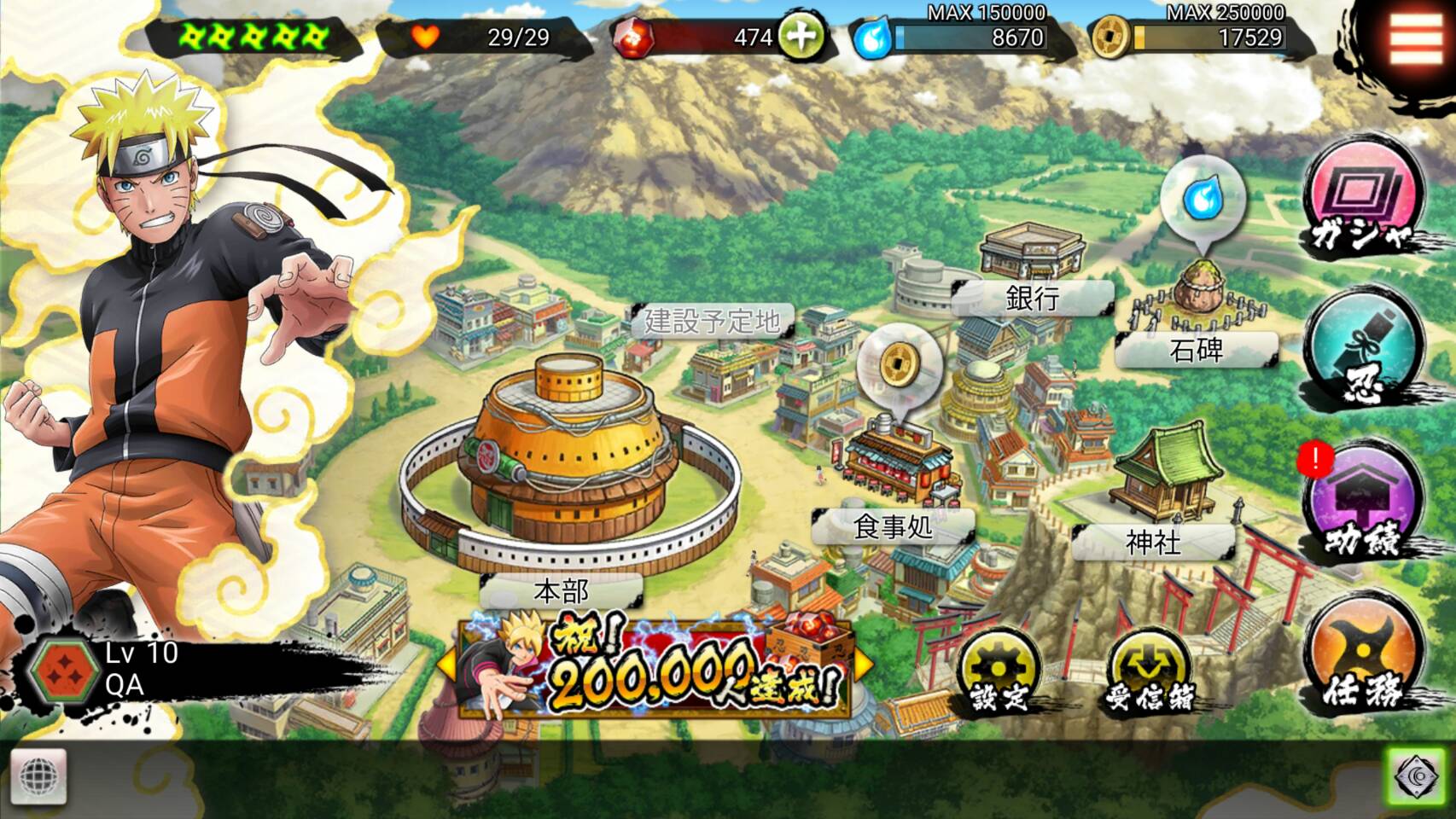The height and width of the screenshot is (819, 1456).
Task: Show the next banner with the right arrow
Action: pos(863,663)
